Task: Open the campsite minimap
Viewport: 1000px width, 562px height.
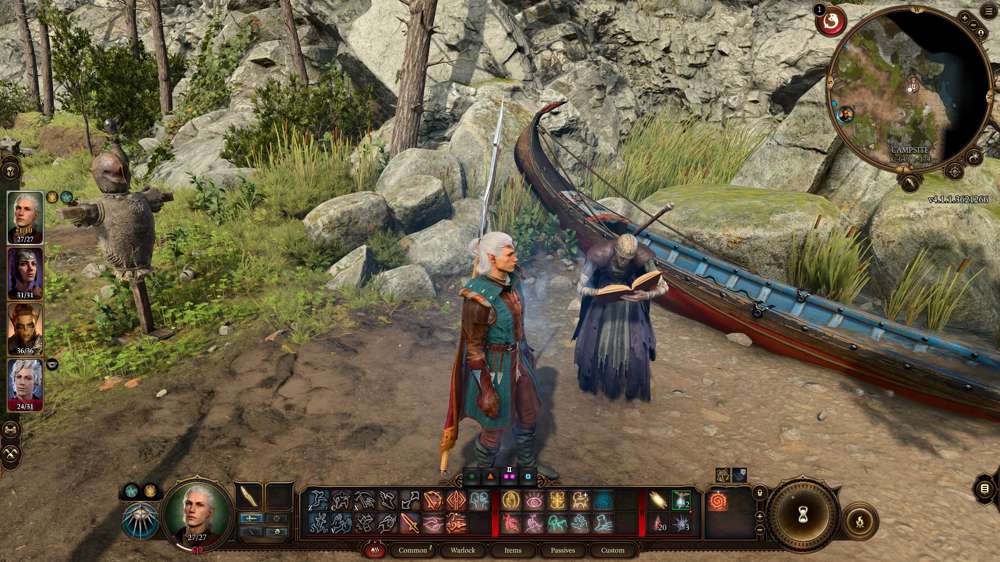Action: [x=908, y=90]
